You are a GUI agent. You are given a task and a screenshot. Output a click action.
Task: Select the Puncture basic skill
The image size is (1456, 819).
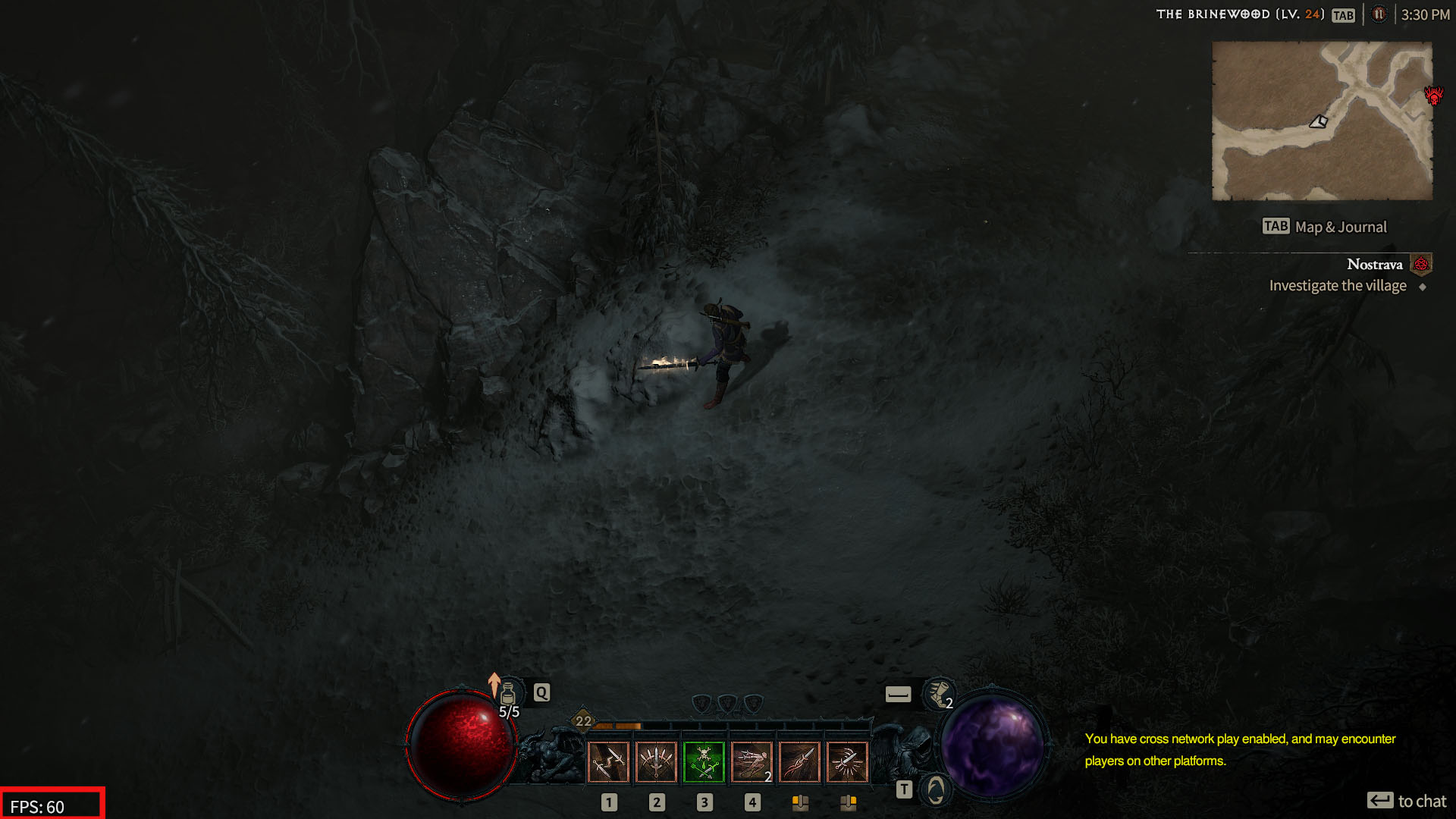tap(609, 762)
